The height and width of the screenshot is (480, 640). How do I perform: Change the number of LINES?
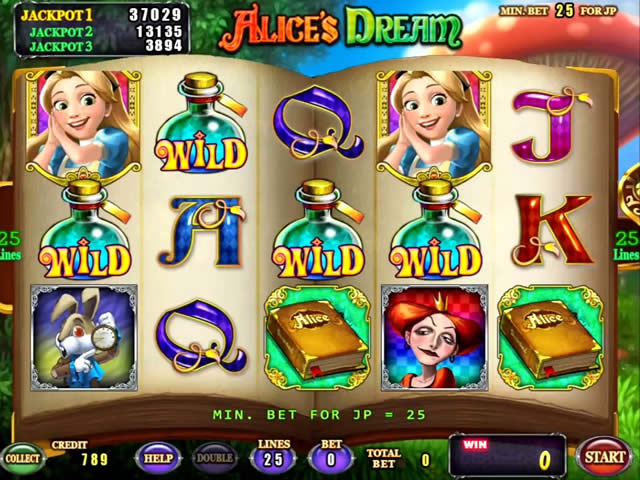point(272,459)
